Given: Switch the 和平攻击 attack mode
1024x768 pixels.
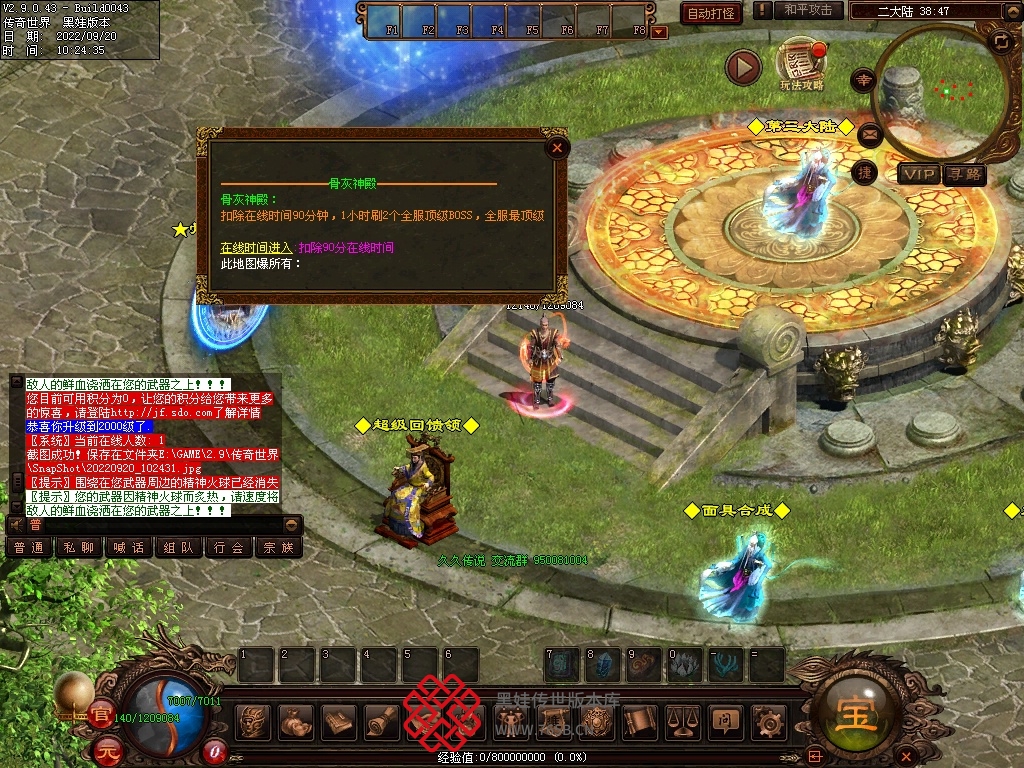Looking at the screenshot, I should (808, 10).
